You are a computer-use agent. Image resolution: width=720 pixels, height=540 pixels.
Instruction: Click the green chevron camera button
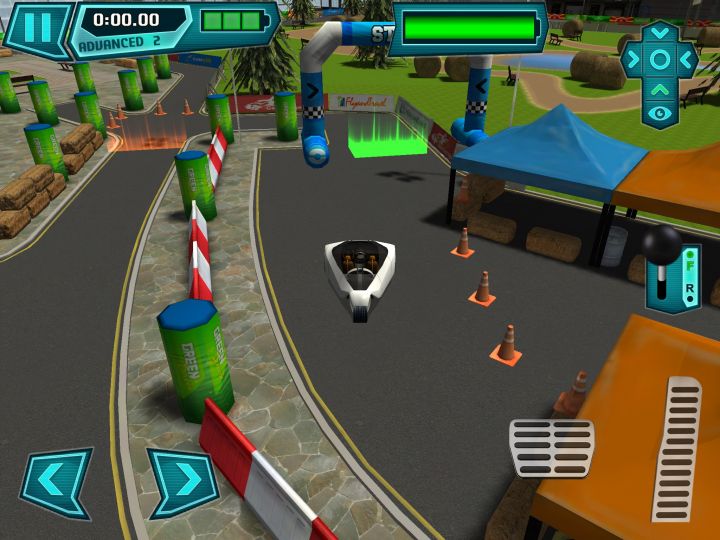(x=659, y=88)
